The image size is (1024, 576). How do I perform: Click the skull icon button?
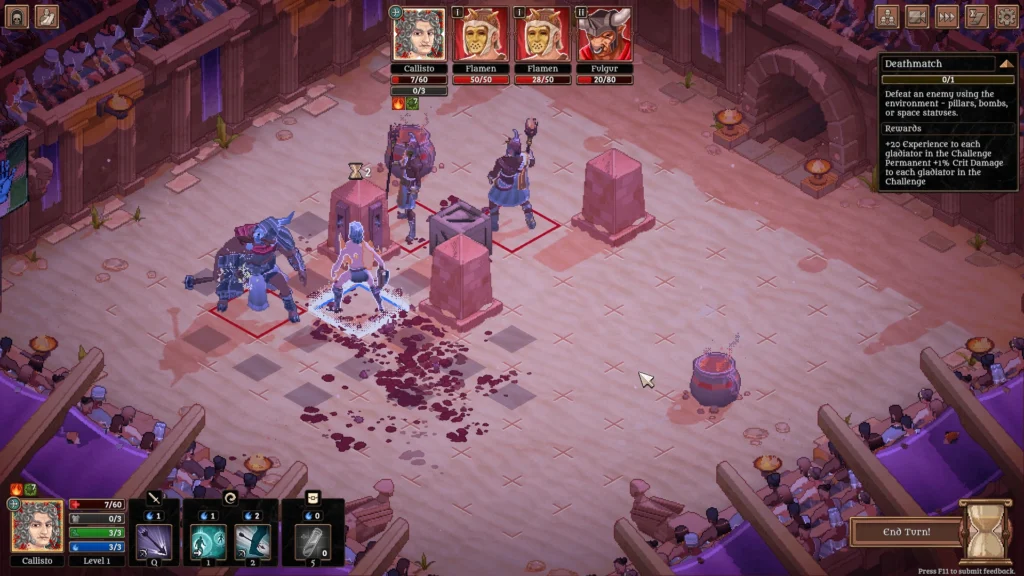18,16
